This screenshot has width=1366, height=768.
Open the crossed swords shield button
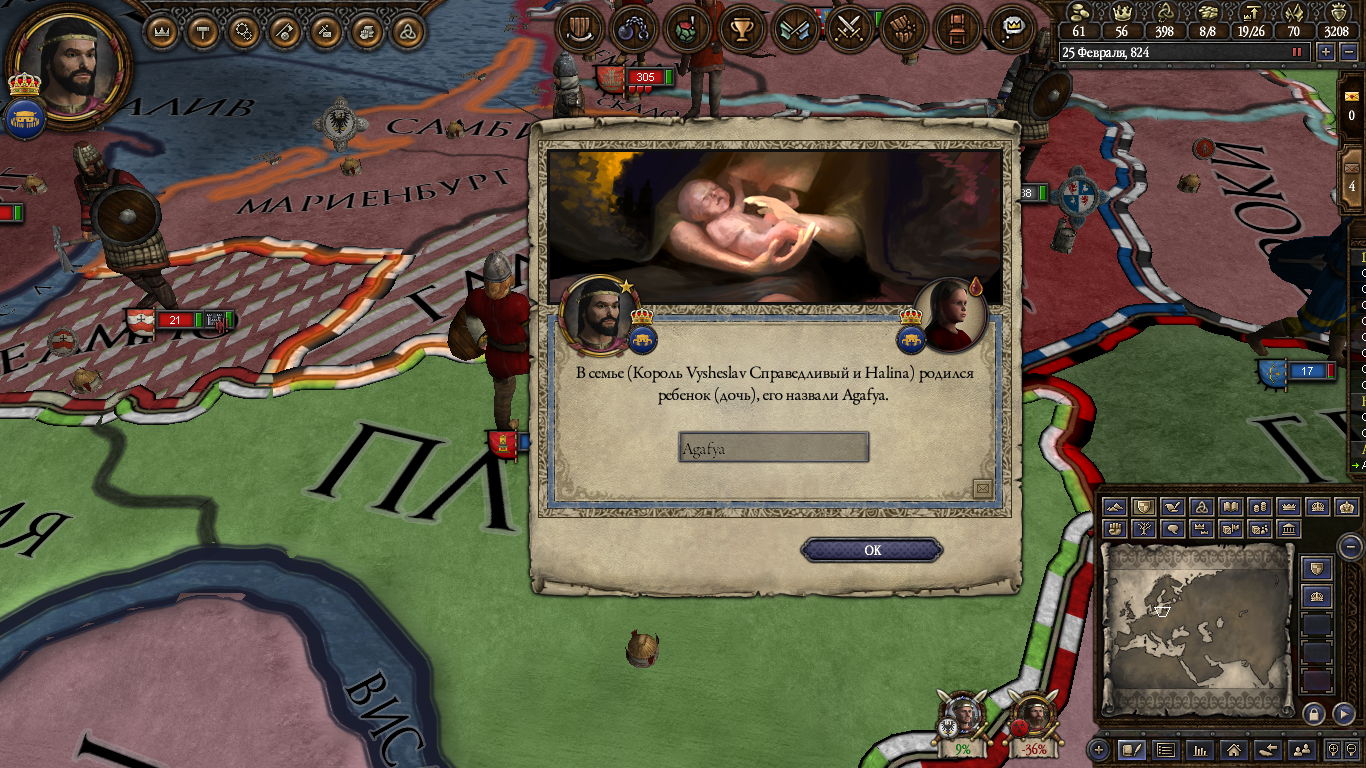point(850,29)
